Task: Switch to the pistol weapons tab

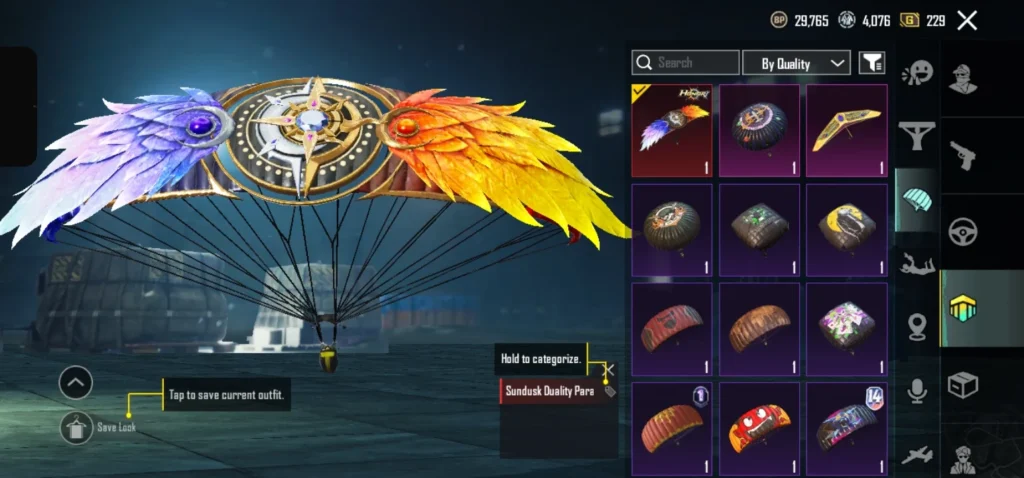Action: click(963, 155)
